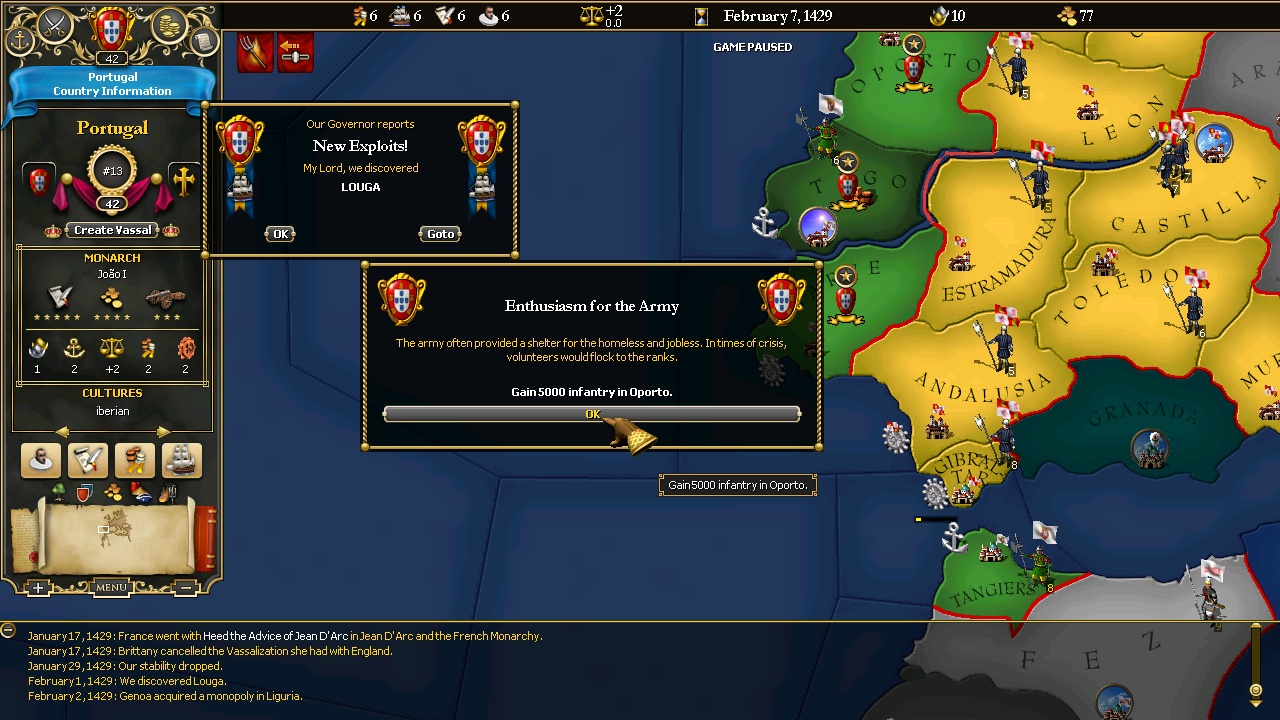Confirm the Enthusiasm for the Army event
The image size is (1280, 720).
(591, 414)
